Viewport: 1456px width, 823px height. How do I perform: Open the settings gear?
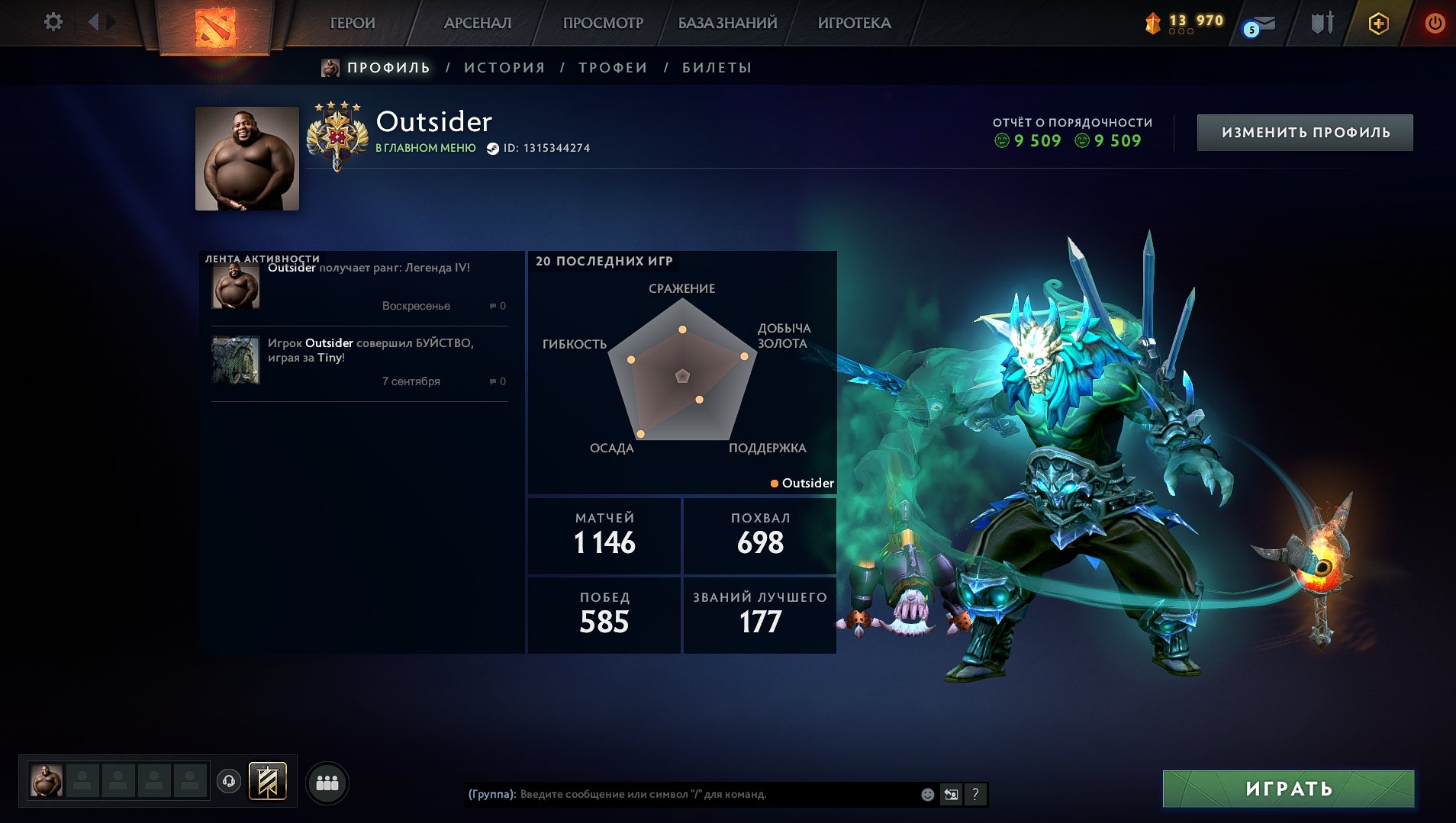point(52,21)
